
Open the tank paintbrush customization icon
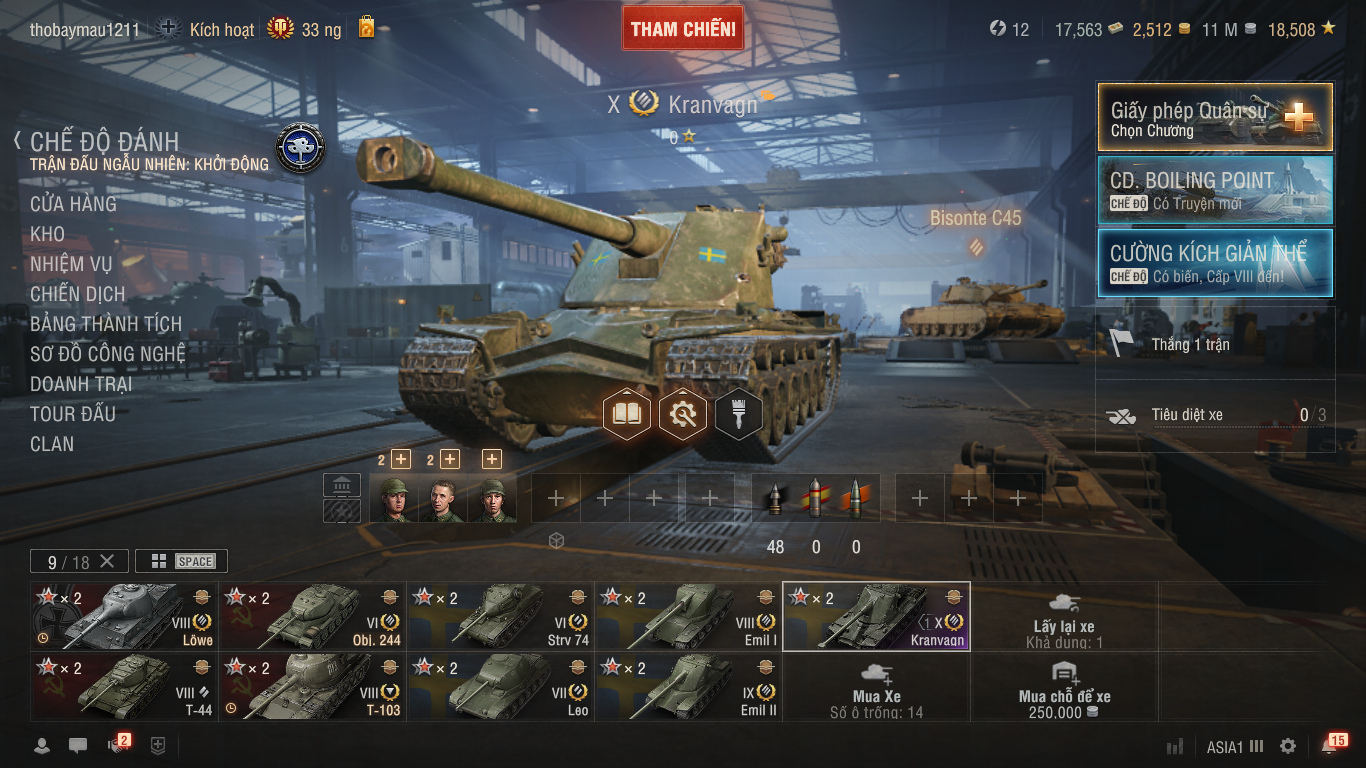point(739,413)
